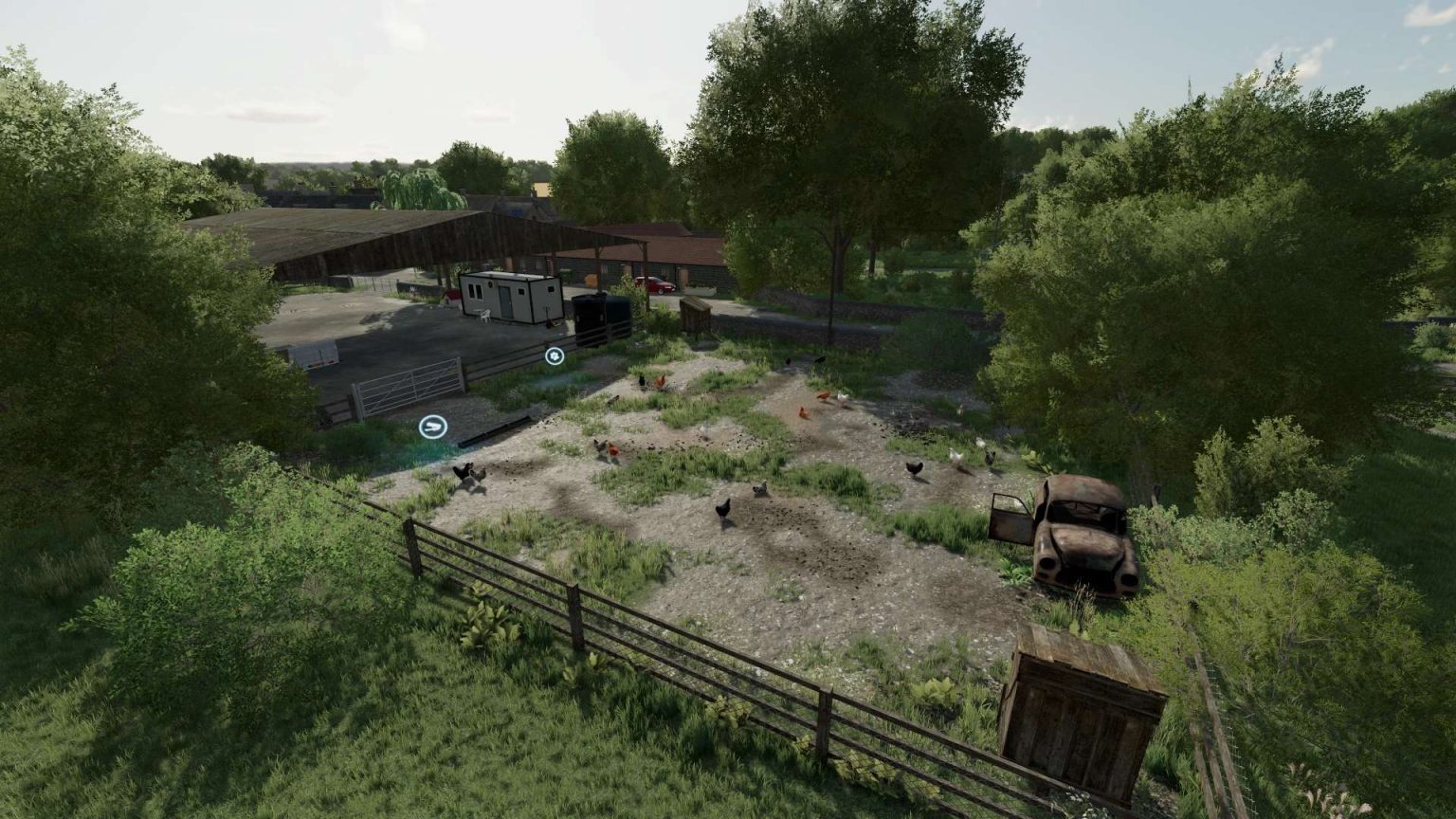Select the animal feeding trough icon
This screenshot has width=1456, height=819.
tap(433, 427)
